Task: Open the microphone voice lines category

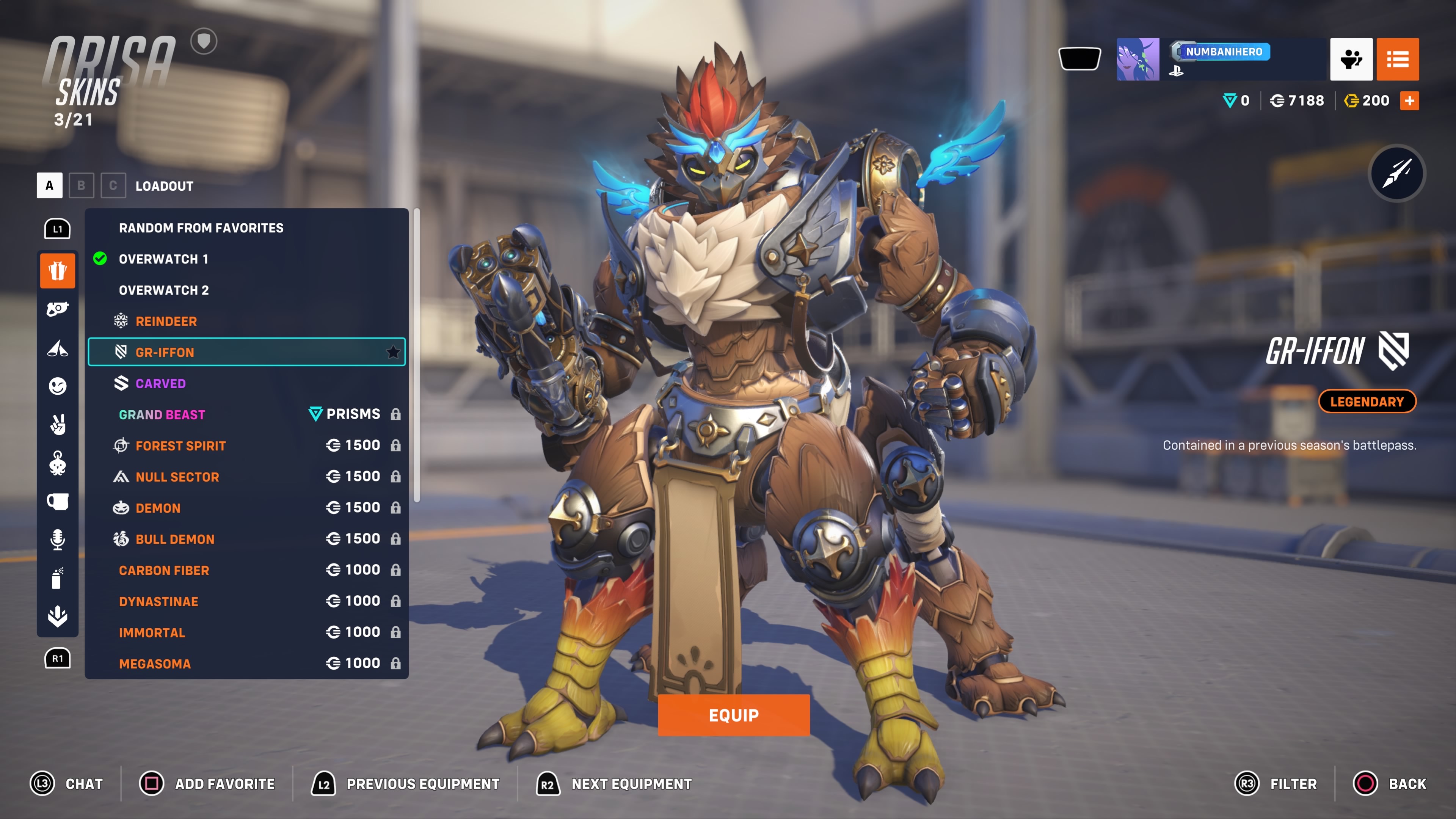Action: click(57, 539)
